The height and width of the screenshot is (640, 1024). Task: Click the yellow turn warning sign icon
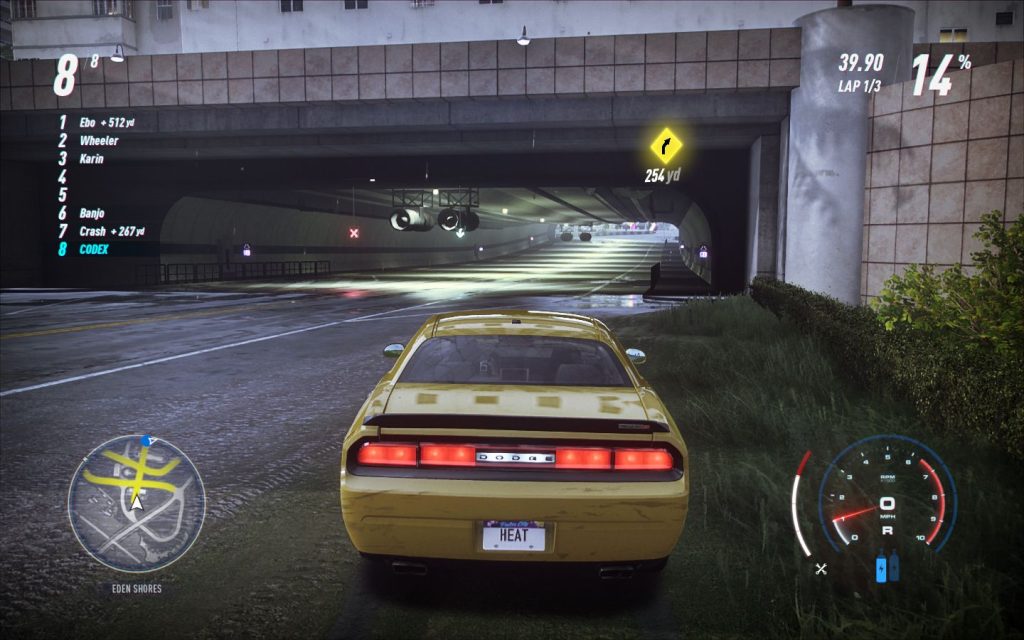click(x=665, y=146)
